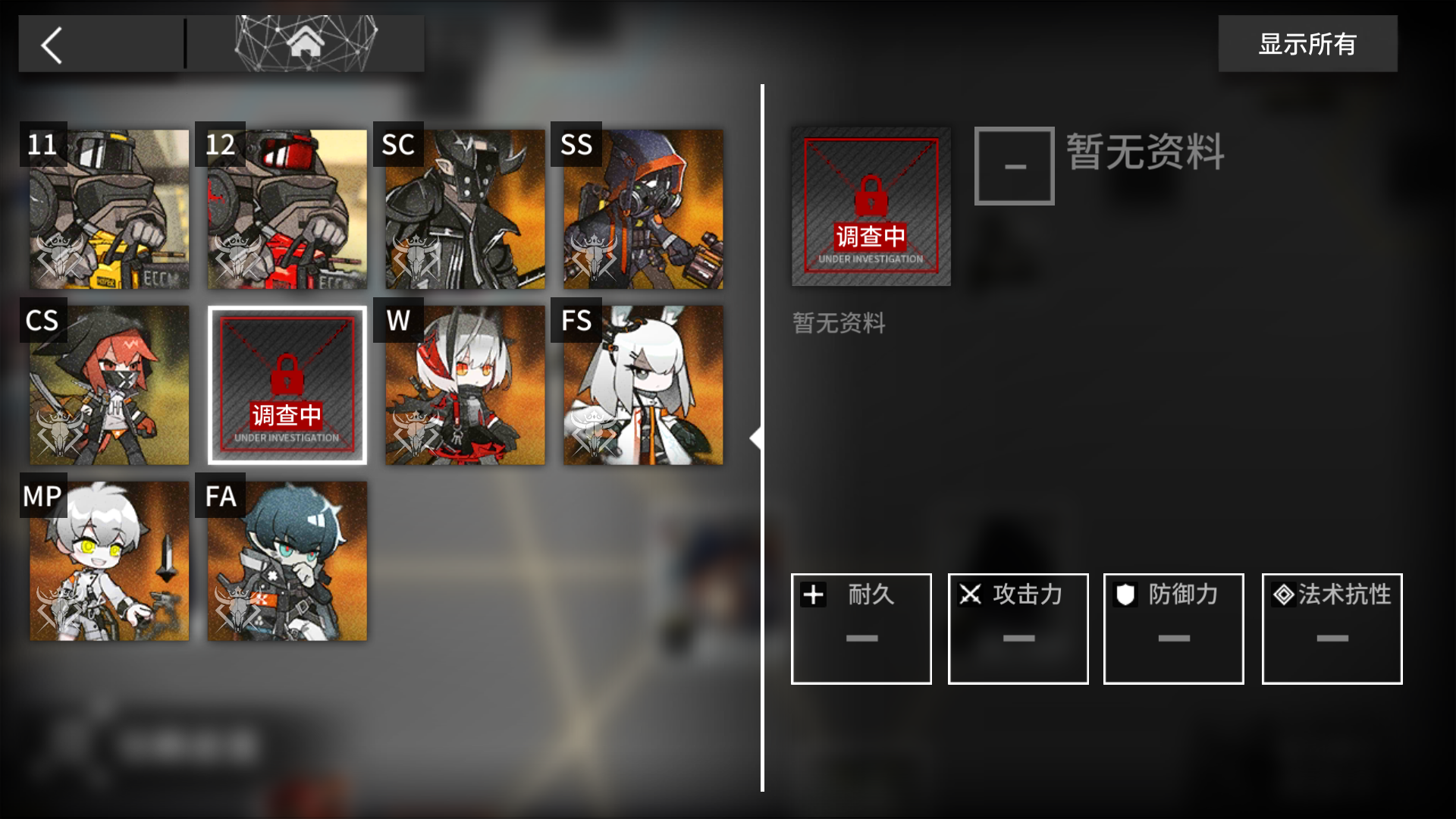The height and width of the screenshot is (819, 1456).
Task: Select the W enemy portrait
Action: point(464,385)
